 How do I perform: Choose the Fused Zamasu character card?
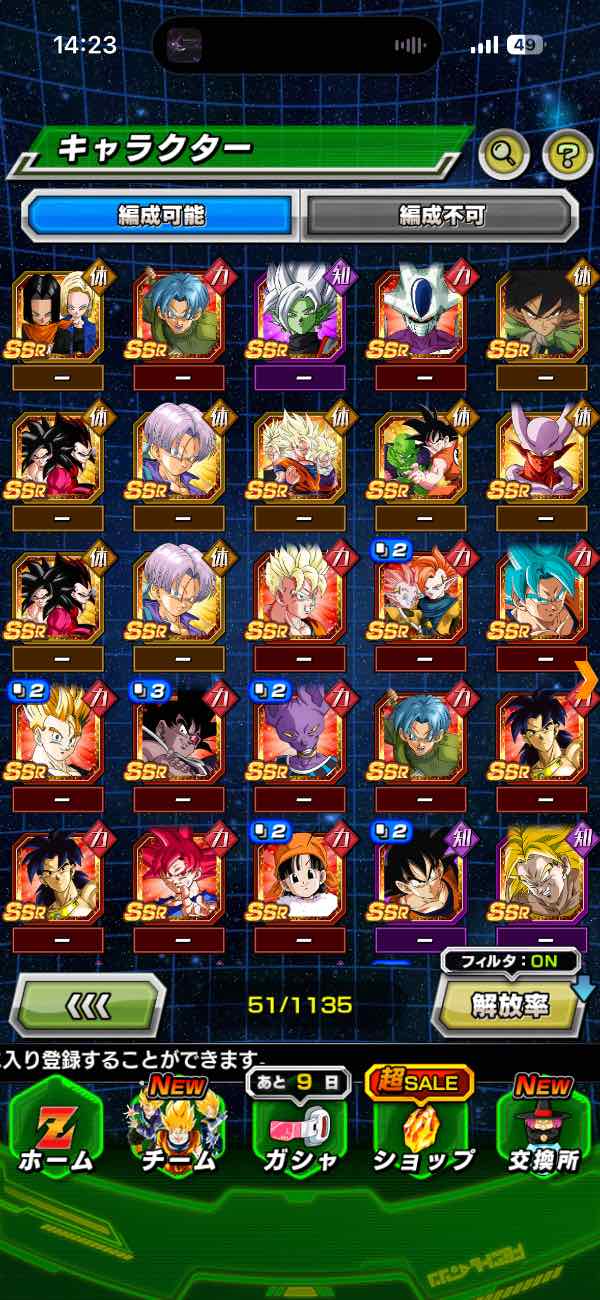(x=300, y=317)
